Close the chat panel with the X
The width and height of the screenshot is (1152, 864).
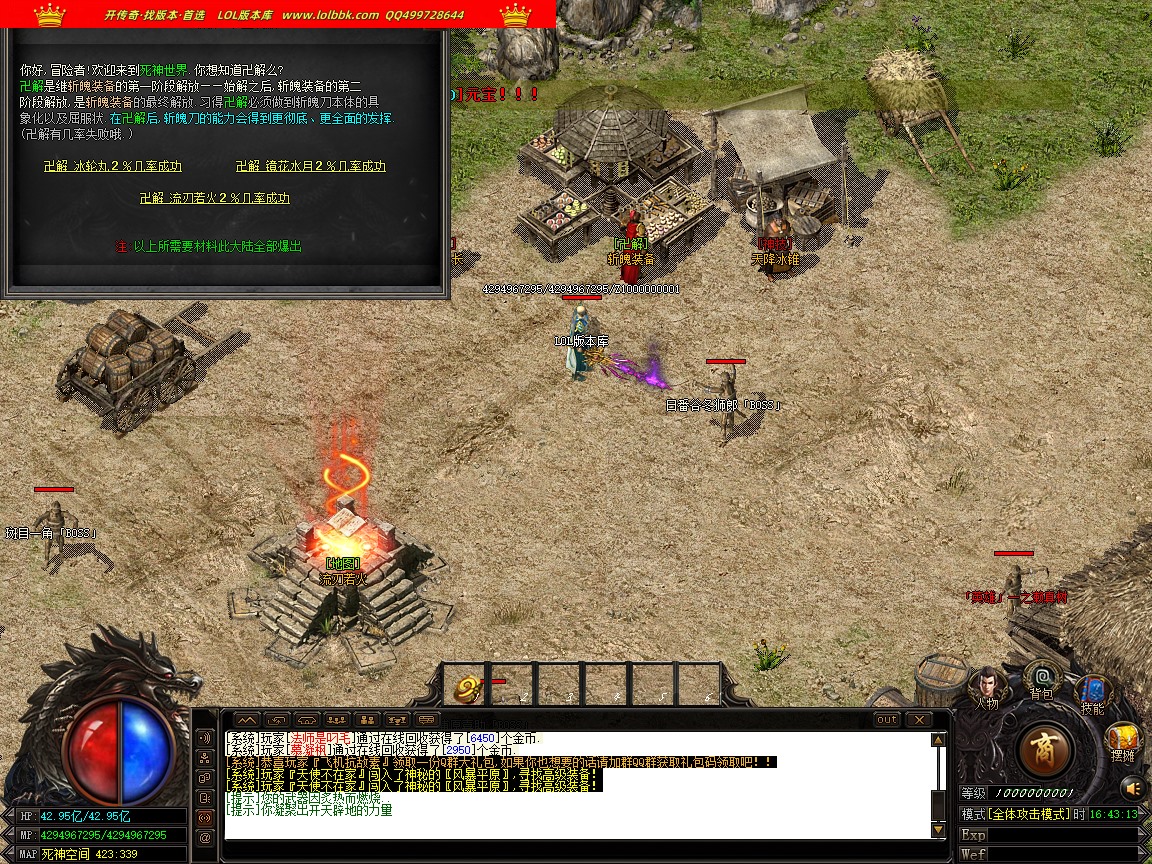click(918, 720)
